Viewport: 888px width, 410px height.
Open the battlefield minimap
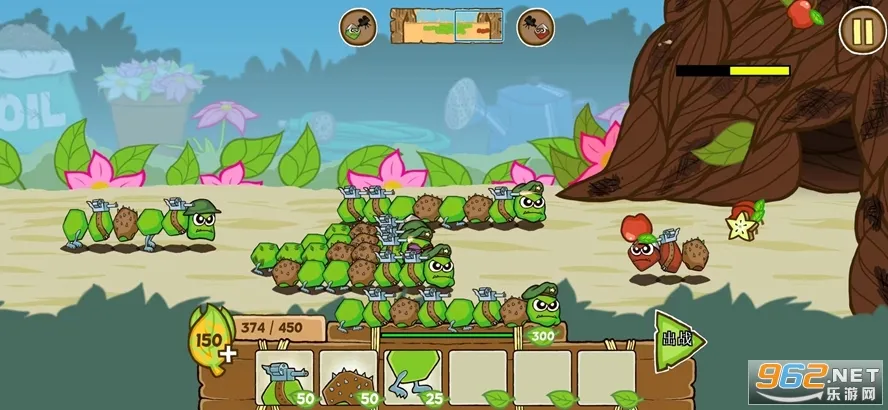pyautogui.click(x=446, y=26)
